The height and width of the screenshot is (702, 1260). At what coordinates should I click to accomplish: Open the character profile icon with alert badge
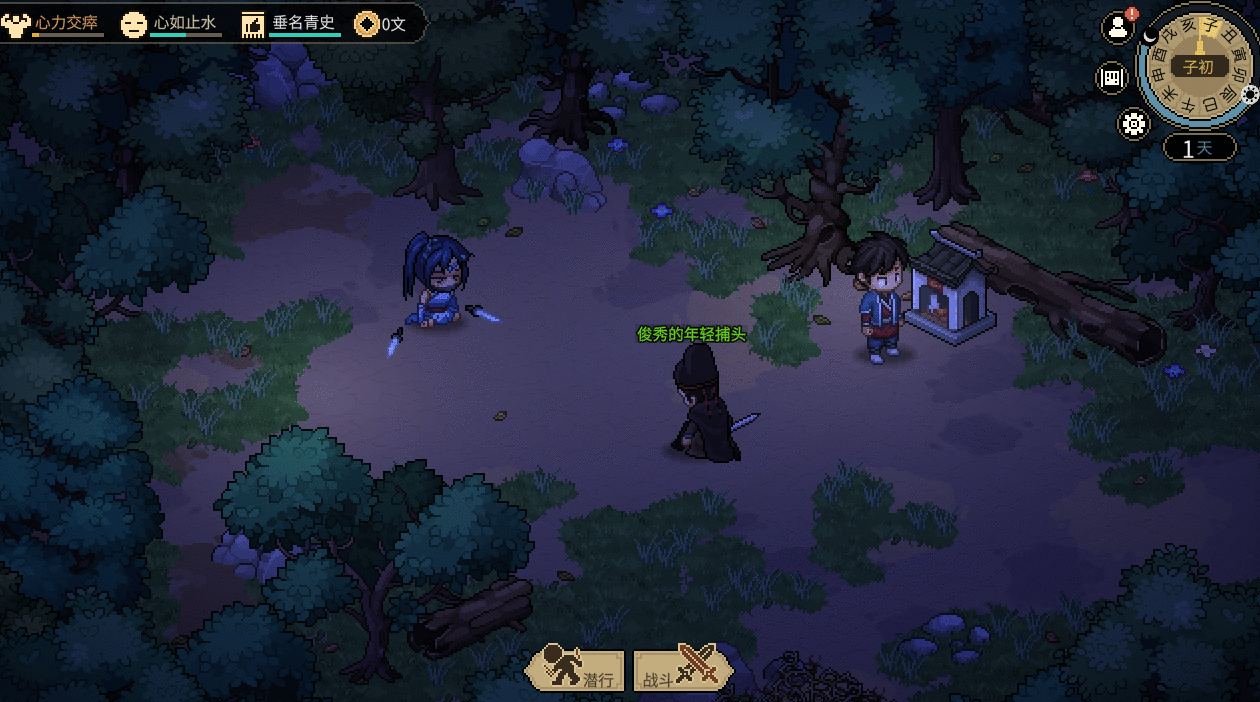tap(1117, 28)
